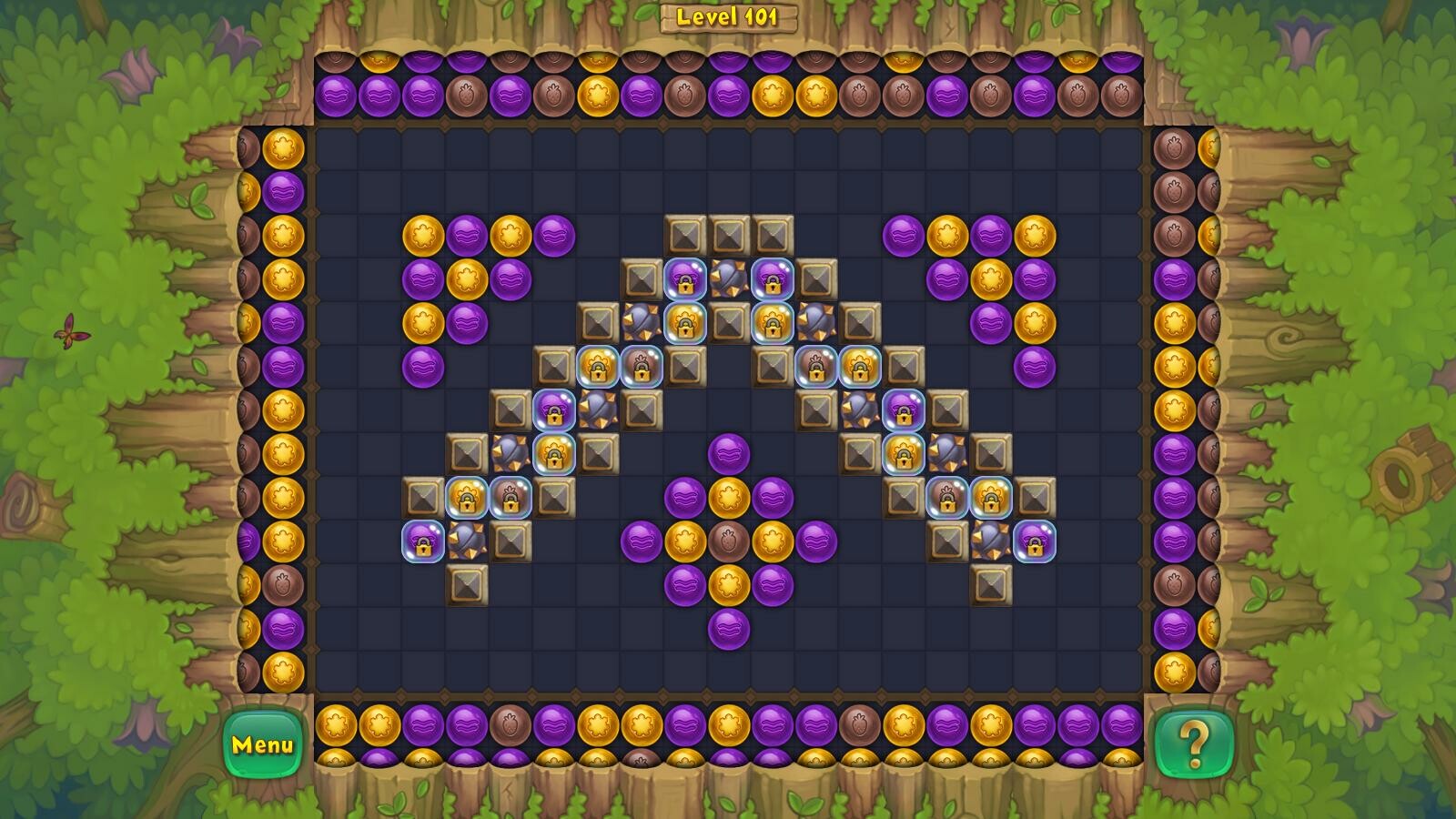Select the purple marble in the left F-shaped cluster
This screenshot has height=819, width=1456.
point(467,235)
